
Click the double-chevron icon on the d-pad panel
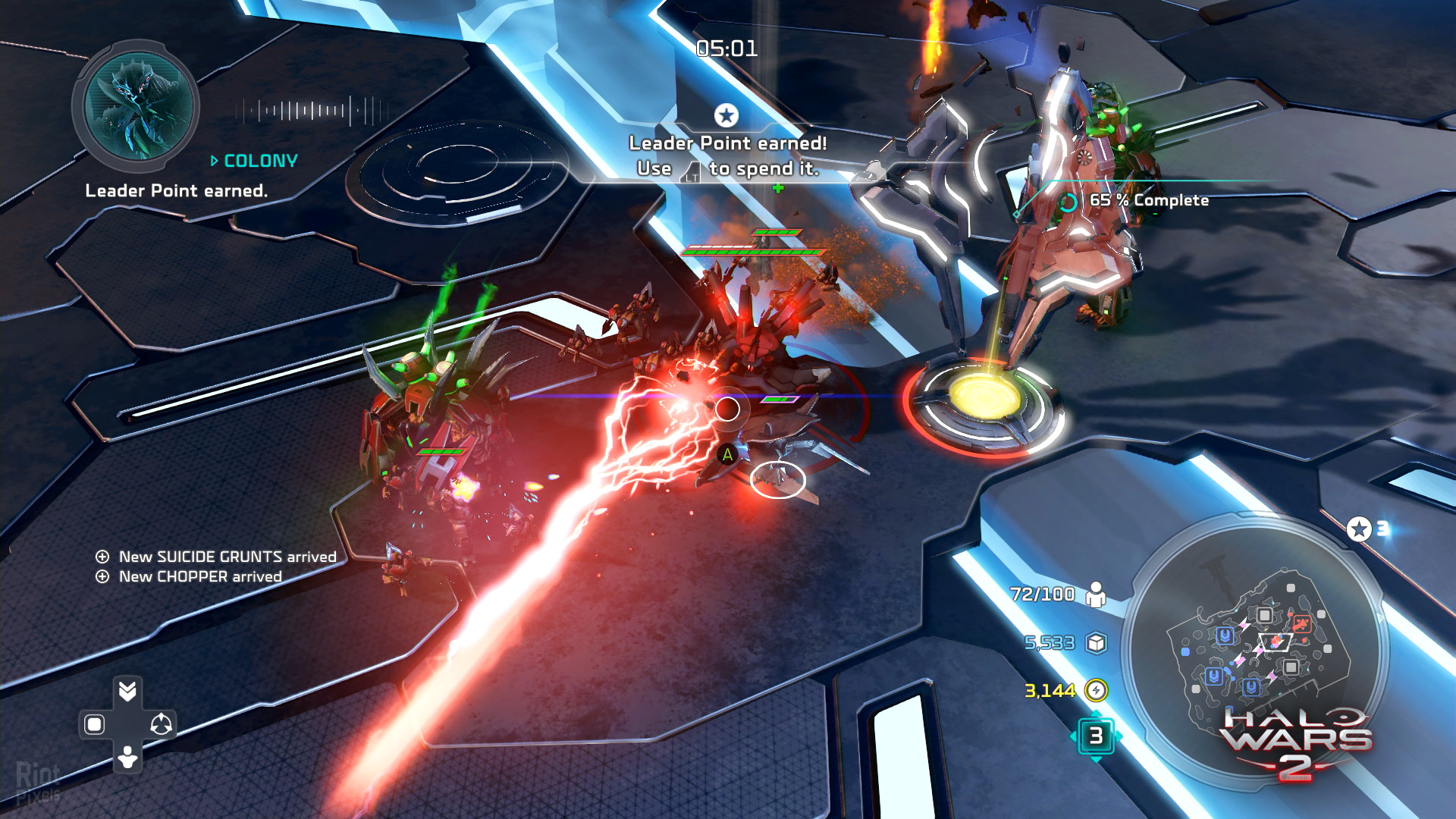127,690
